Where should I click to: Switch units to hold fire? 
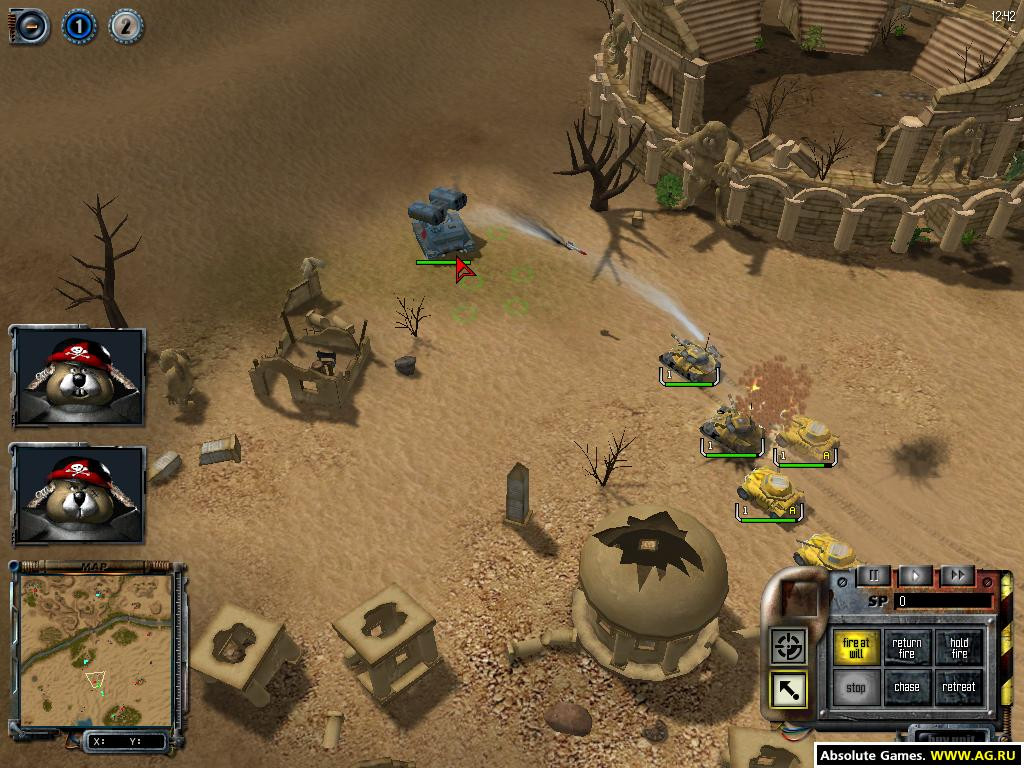click(x=959, y=648)
